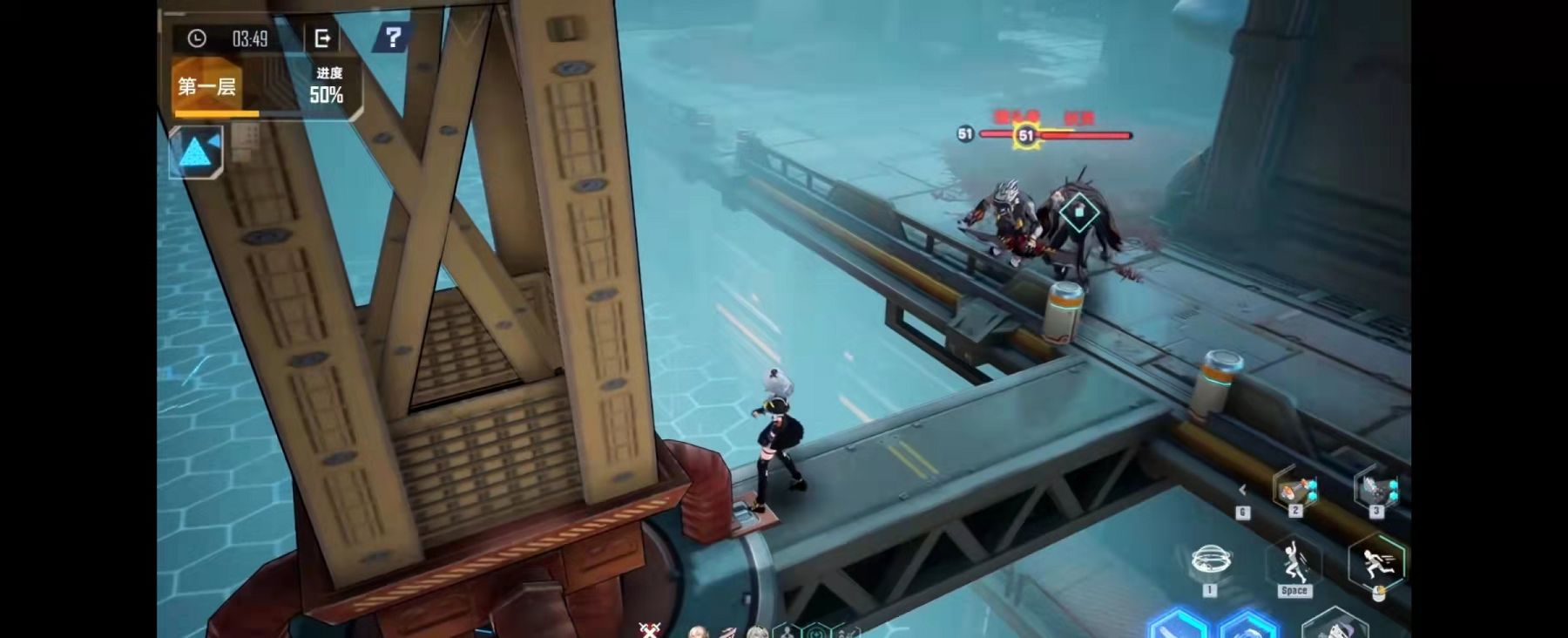This screenshot has height=638, width=1568.
Task: Activate the dome shield skill
Action: (x=1210, y=560)
